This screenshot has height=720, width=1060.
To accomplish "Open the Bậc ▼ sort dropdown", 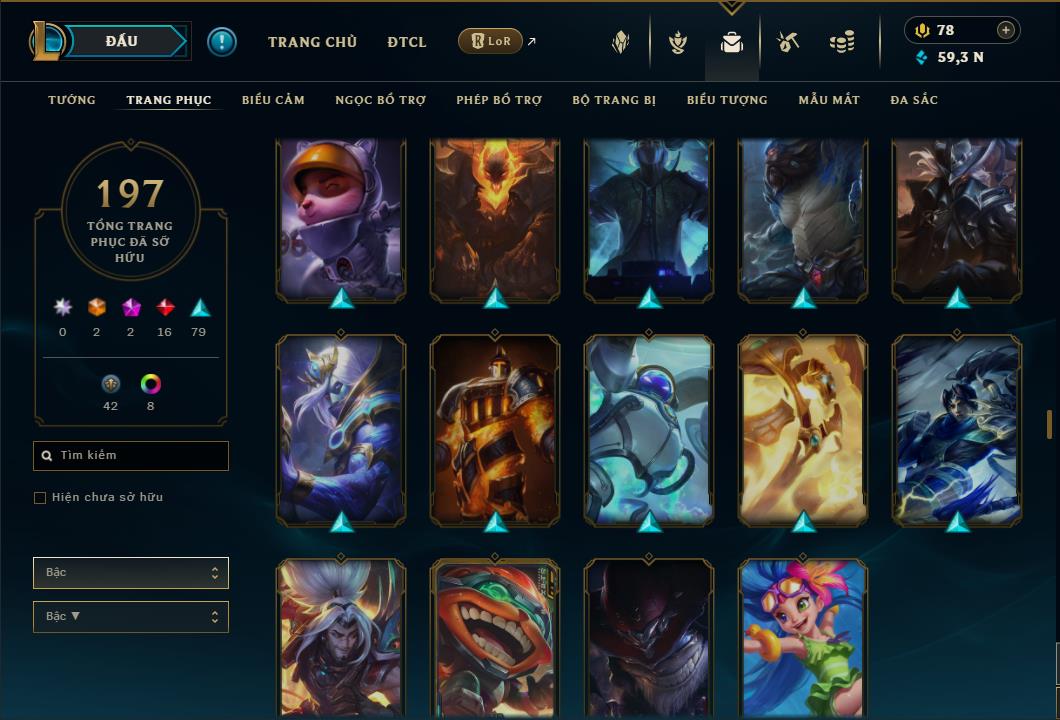I will click(x=130, y=617).
